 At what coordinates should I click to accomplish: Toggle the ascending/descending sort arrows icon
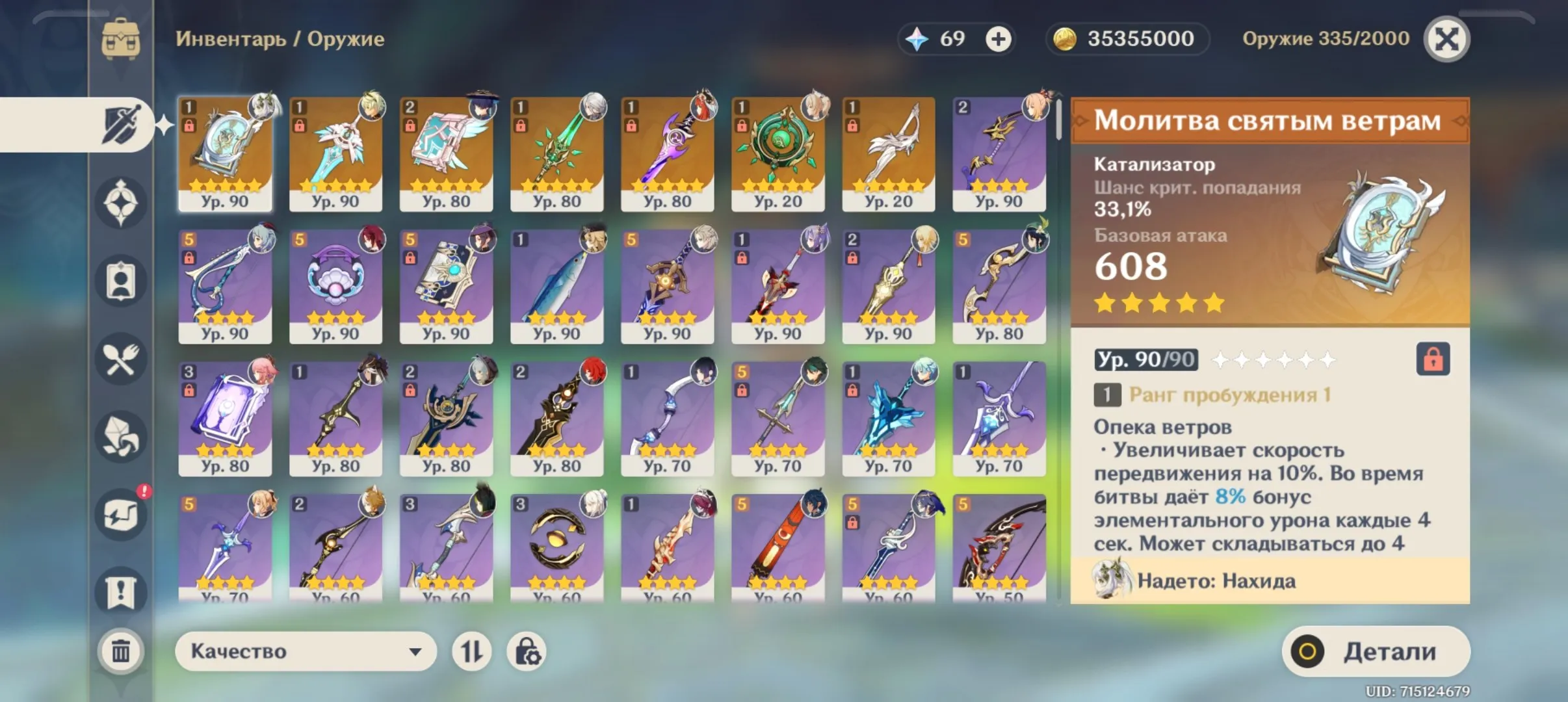[473, 651]
